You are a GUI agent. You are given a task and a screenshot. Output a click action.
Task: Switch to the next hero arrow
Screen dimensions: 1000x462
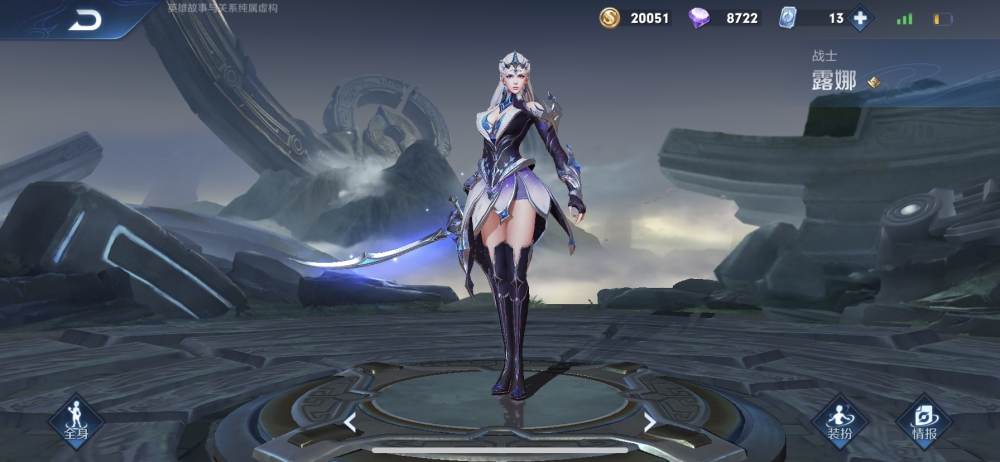(649, 422)
